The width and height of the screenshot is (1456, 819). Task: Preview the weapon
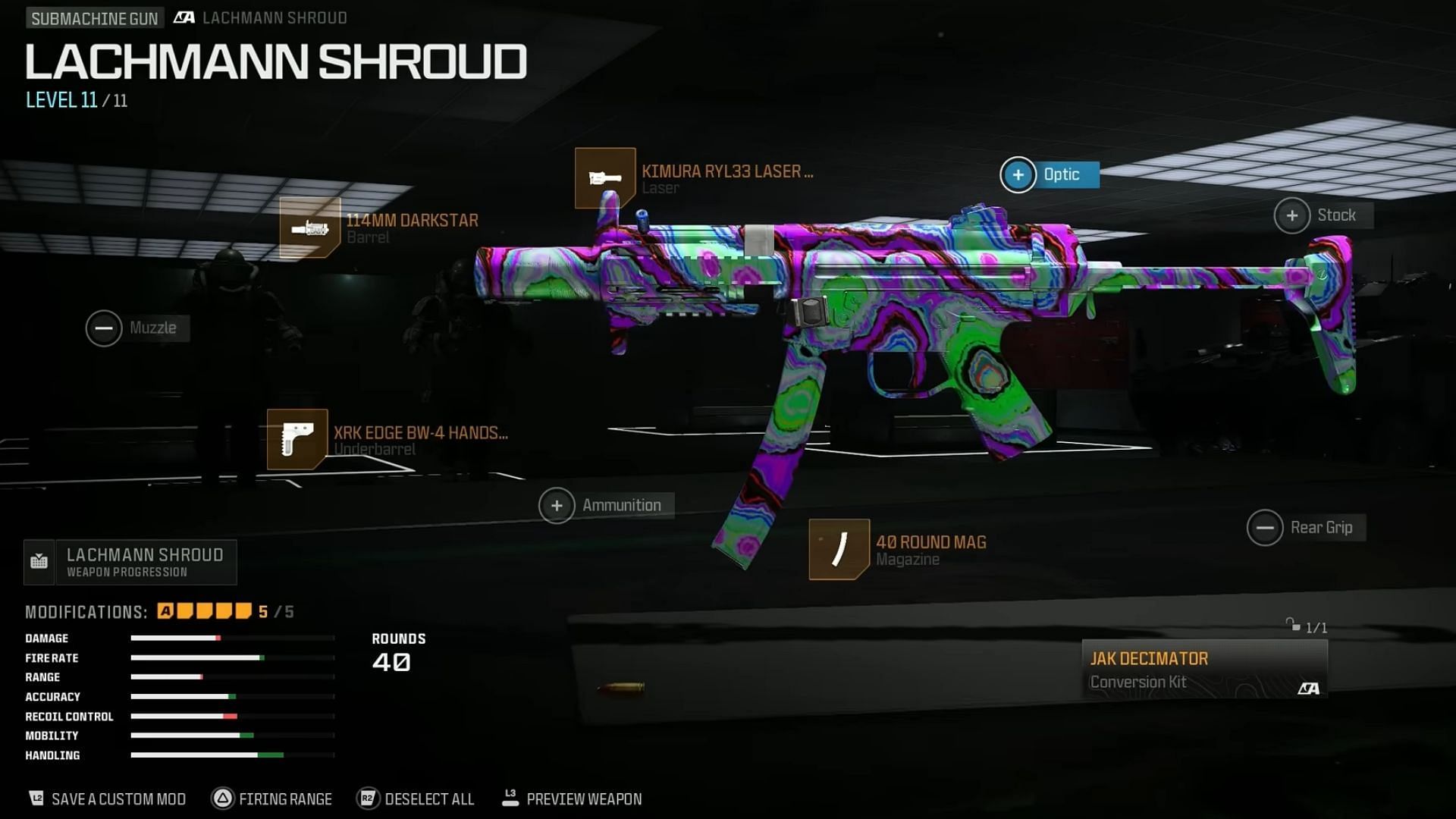(573, 799)
